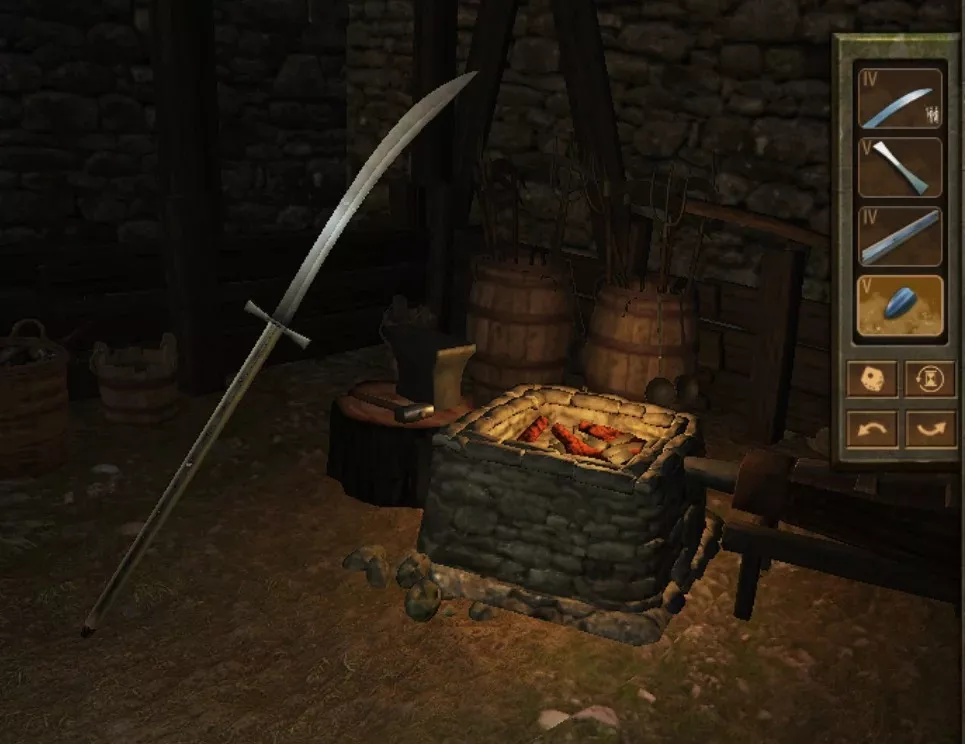965x744 pixels.
Task: Pick the highlighted blue pommel slot
Action: point(899,306)
